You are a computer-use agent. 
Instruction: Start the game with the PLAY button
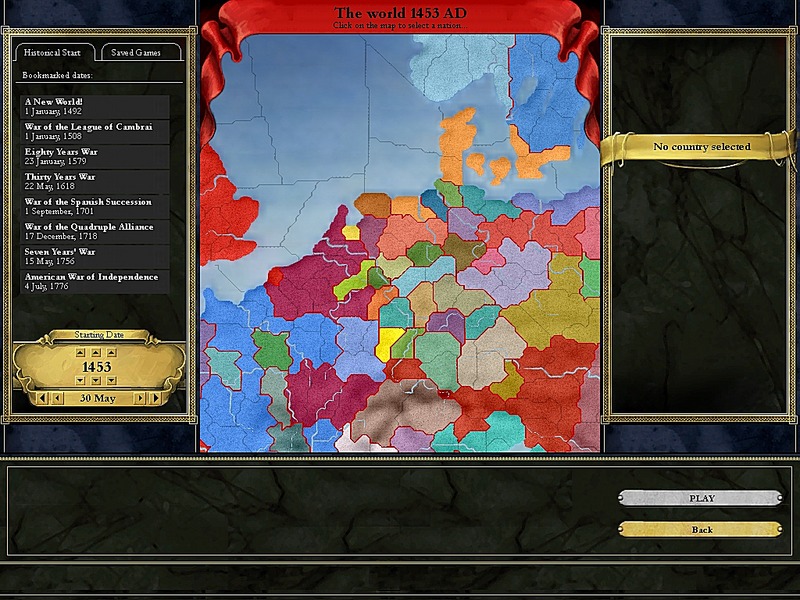(x=700, y=498)
